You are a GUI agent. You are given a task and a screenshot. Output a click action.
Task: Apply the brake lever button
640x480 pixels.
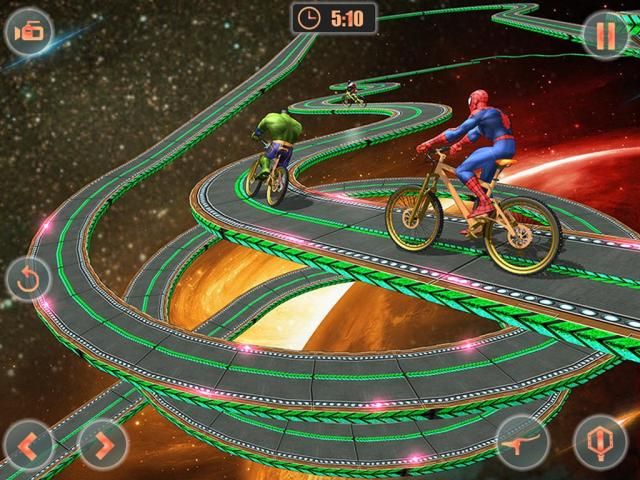(x=524, y=440)
